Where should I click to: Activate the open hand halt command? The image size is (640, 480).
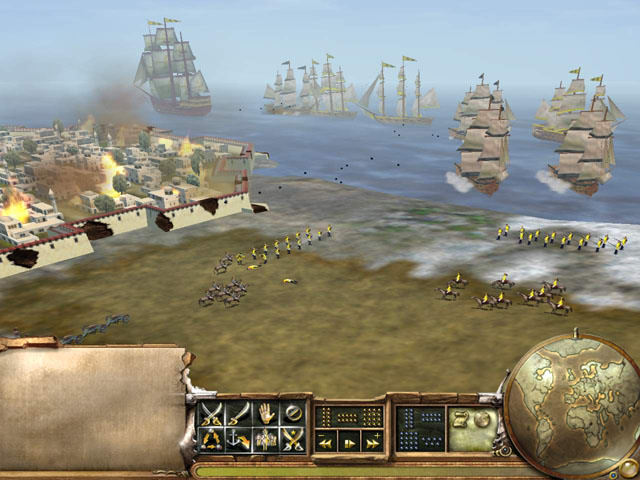265,412
